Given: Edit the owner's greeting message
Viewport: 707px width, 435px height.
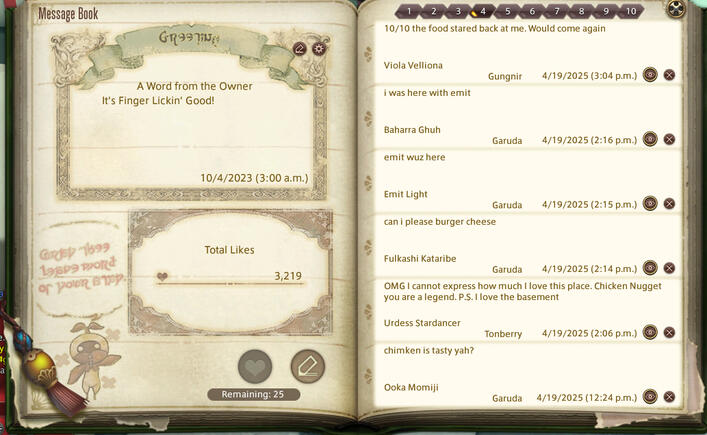Looking at the screenshot, I should click(x=300, y=48).
